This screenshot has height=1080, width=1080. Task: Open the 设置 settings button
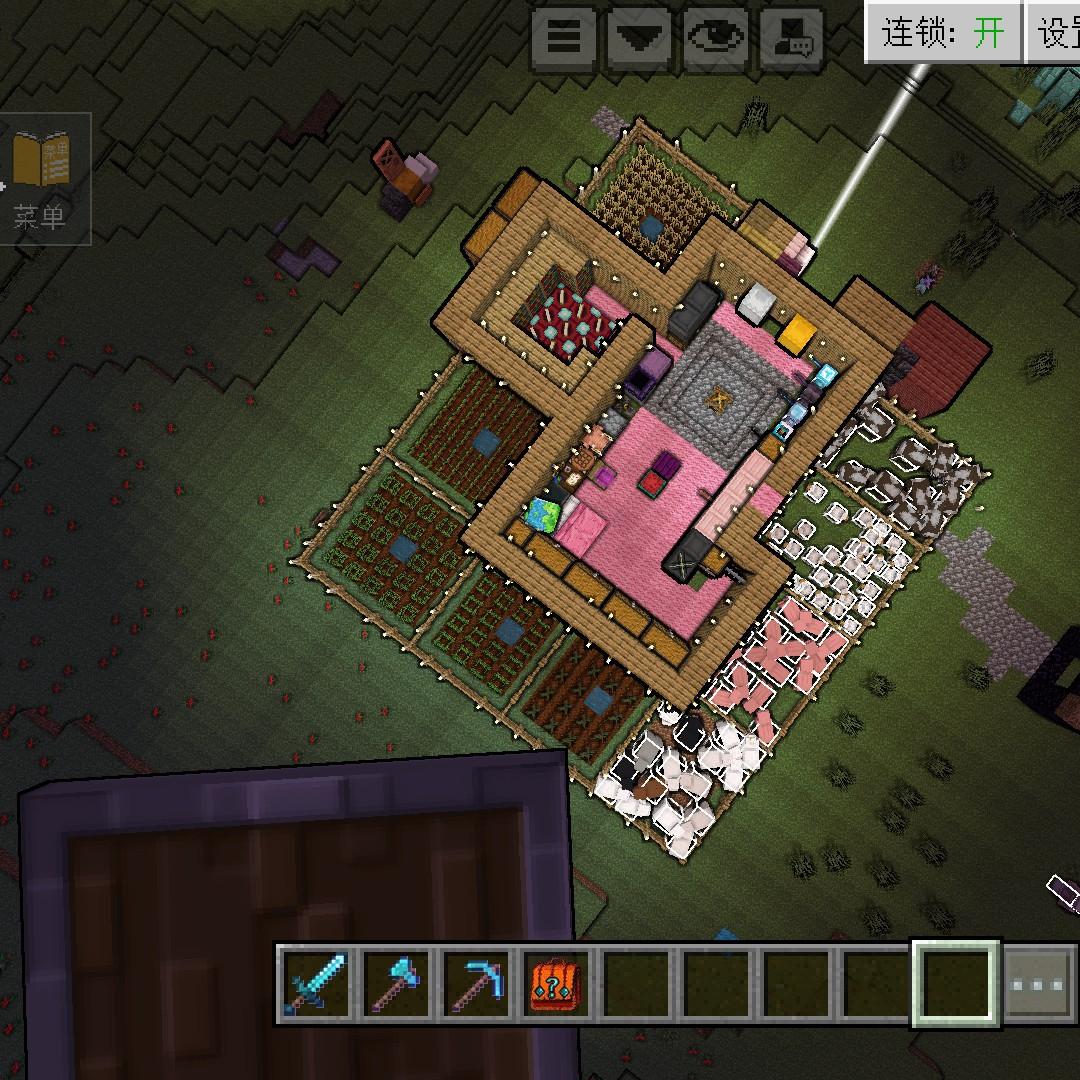[x=1056, y=33]
